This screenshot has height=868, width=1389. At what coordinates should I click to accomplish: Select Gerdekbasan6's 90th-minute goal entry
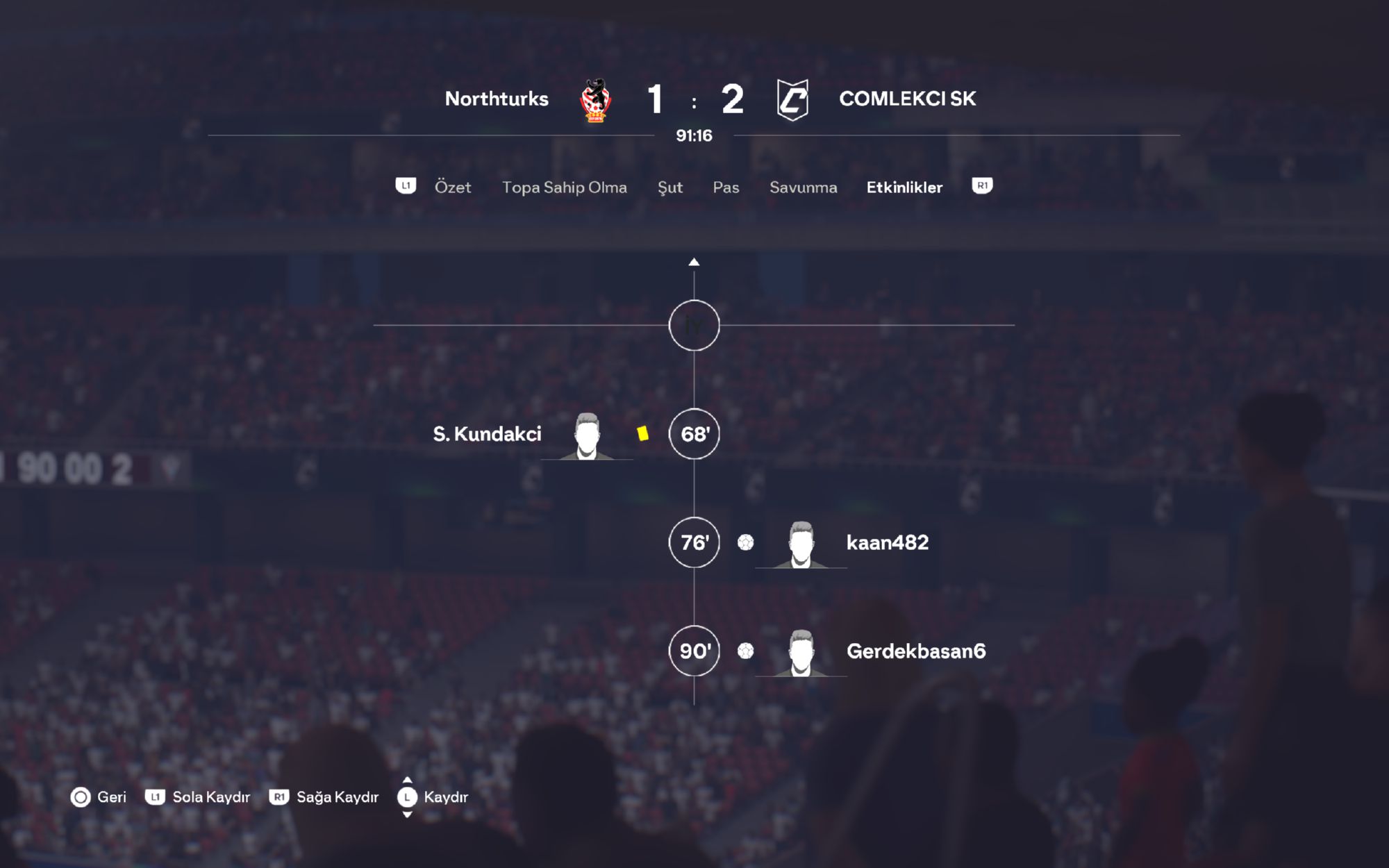[x=915, y=651]
